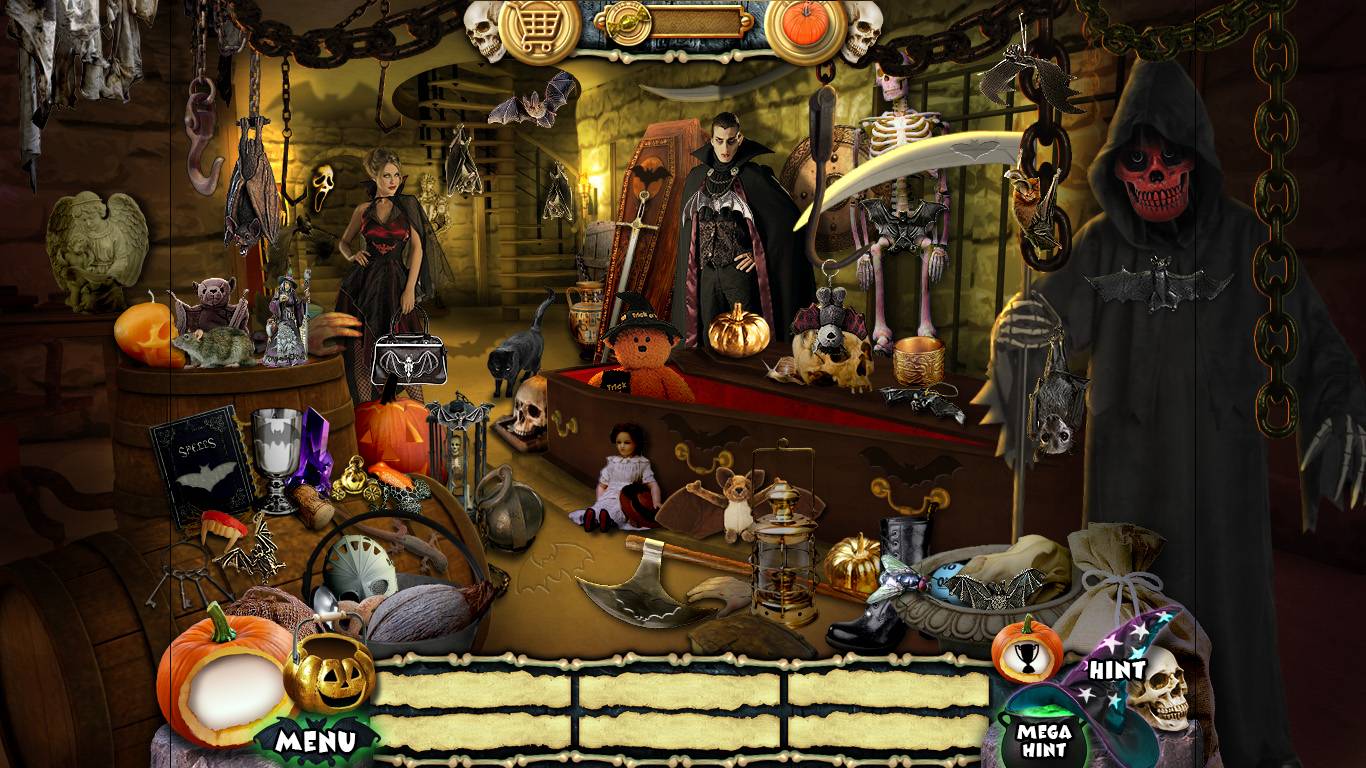The image size is (1366, 768).
Task: Open the Menu
Action: 316,741
